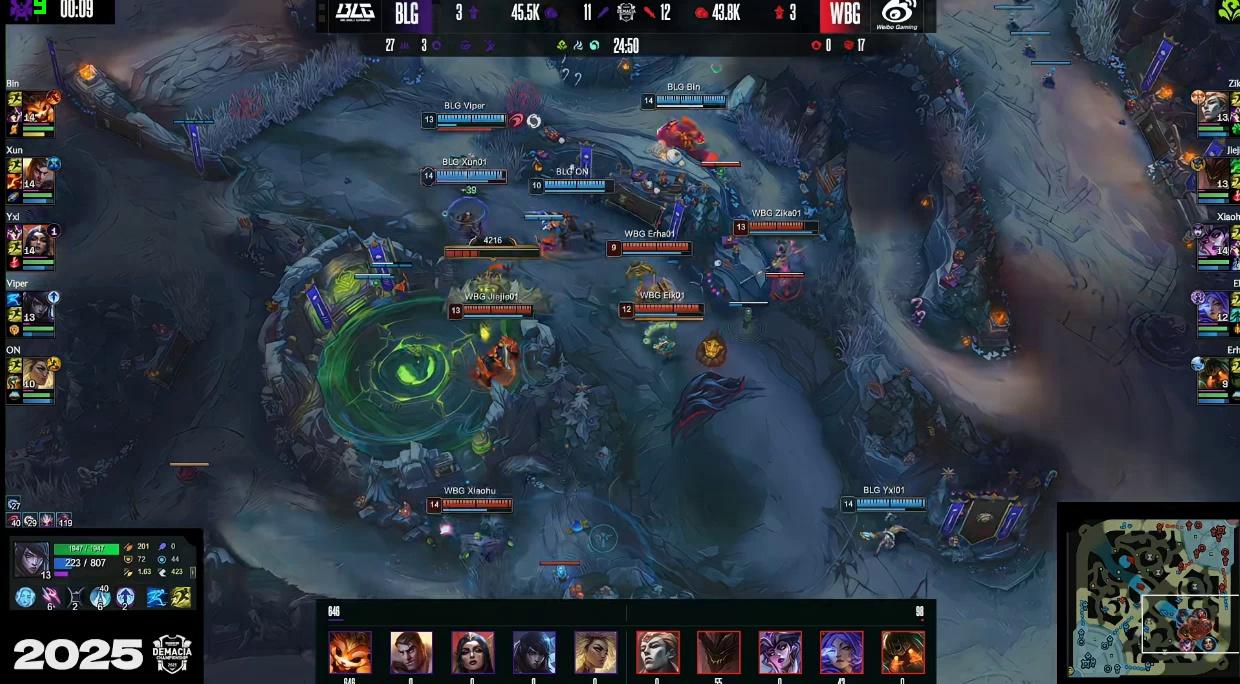The image size is (1240, 684).
Task: Activate the yellow Flash summoner spell icon
Action: (181, 597)
